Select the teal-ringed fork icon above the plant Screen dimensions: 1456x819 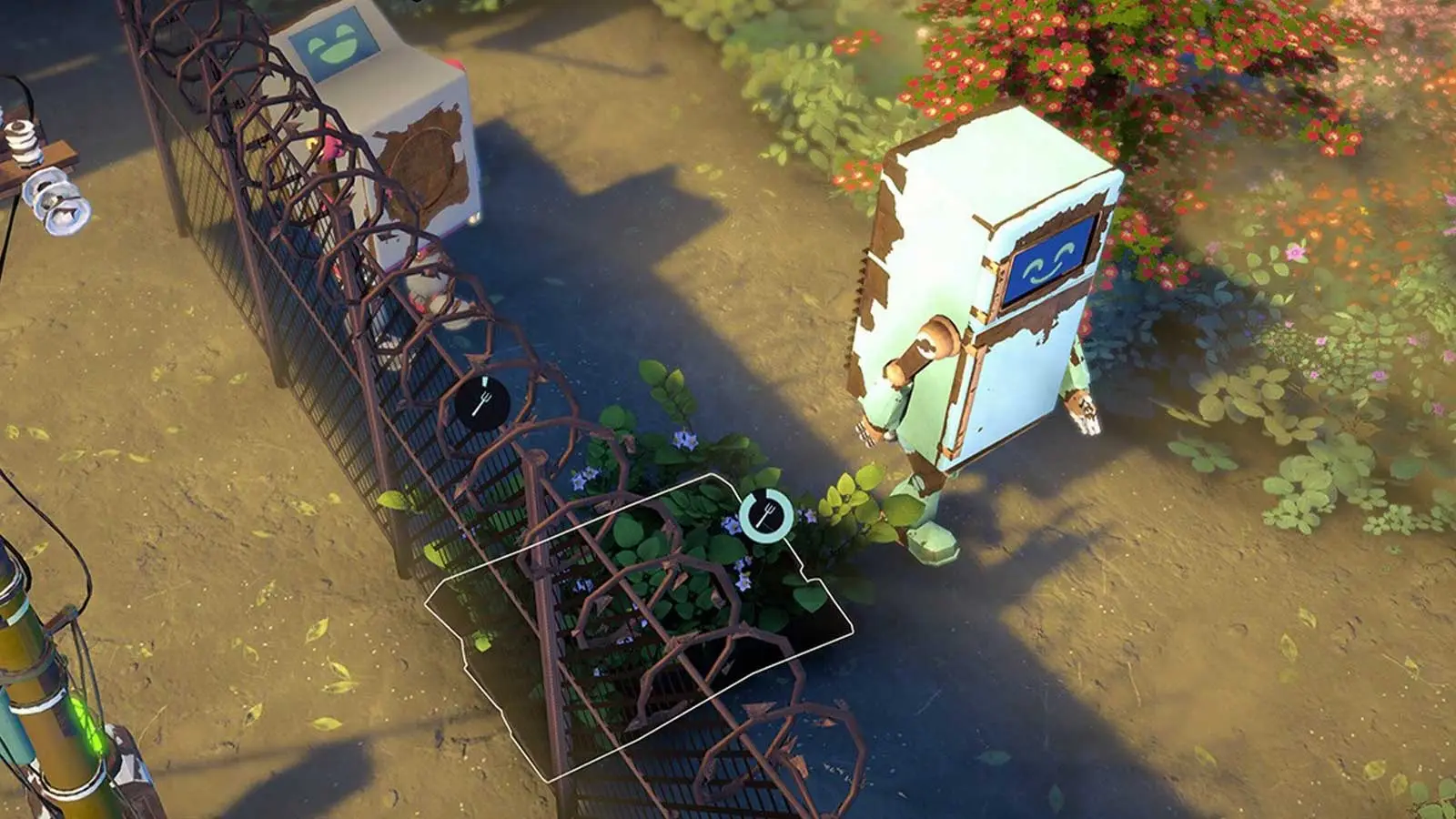pos(764,515)
